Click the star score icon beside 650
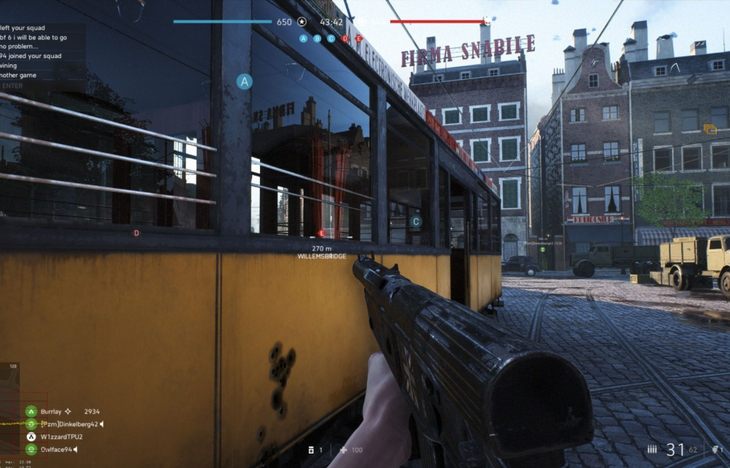The height and width of the screenshot is (468, 730). [x=303, y=21]
